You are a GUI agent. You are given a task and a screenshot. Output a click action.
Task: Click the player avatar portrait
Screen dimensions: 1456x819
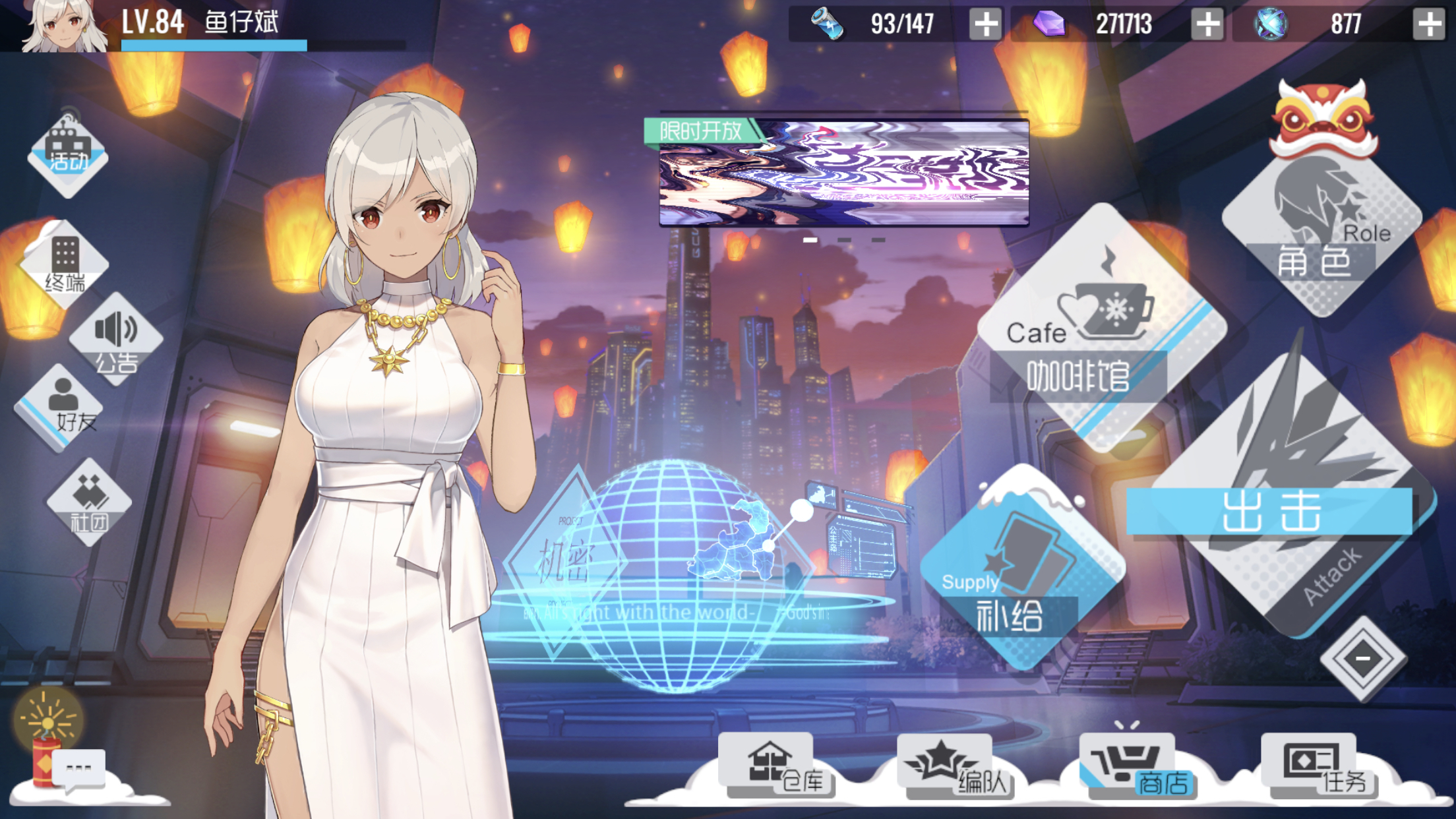coord(65,25)
